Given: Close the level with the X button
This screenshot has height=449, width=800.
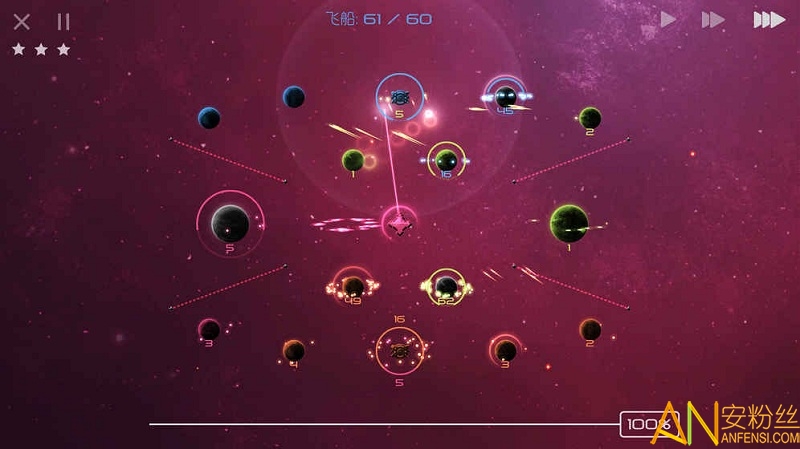Looking at the screenshot, I should coord(22,21).
